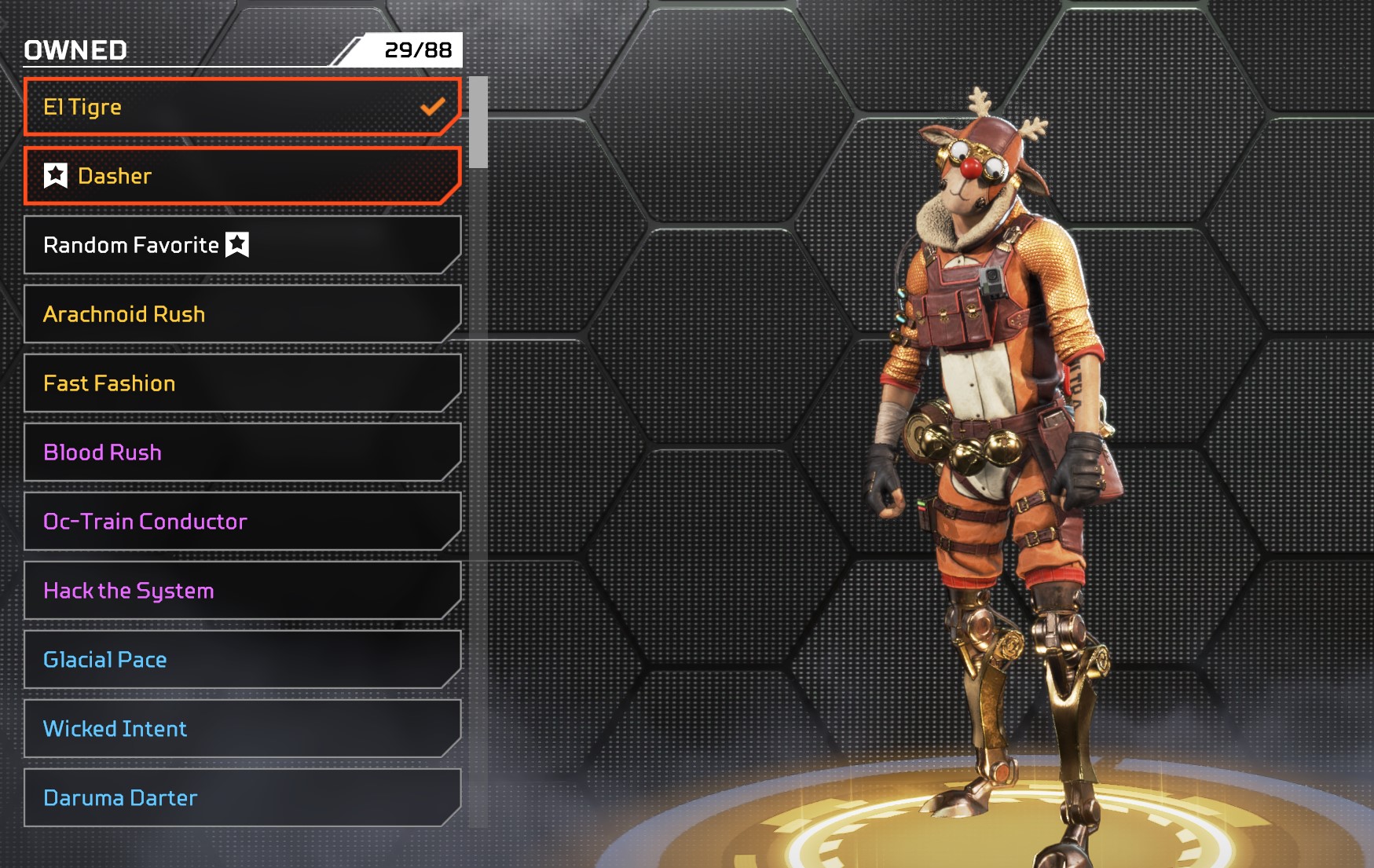Choose the Fast Fashion skin
The width and height of the screenshot is (1374, 868).
tap(242, 383)
